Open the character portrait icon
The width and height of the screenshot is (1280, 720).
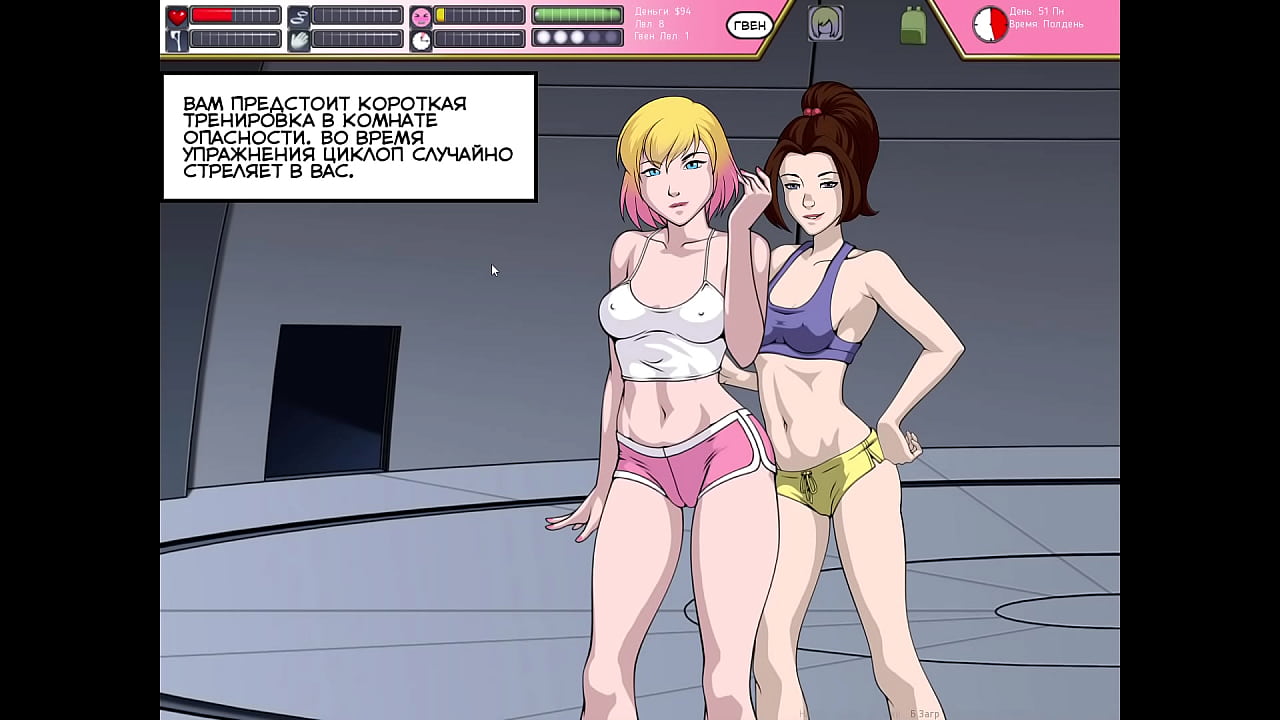tap(825, 24)
